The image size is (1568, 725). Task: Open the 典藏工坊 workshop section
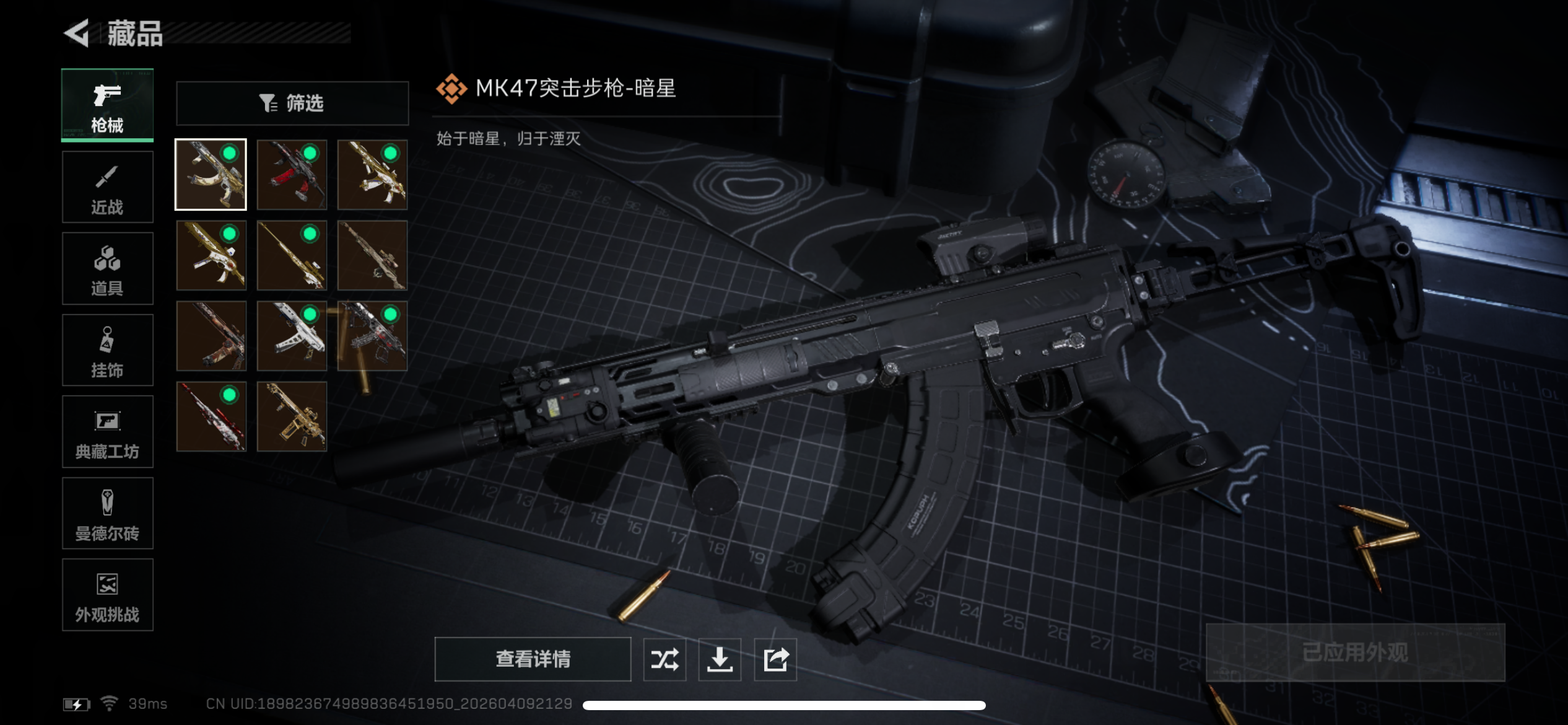pyautogui.click(x=107, y=432)
